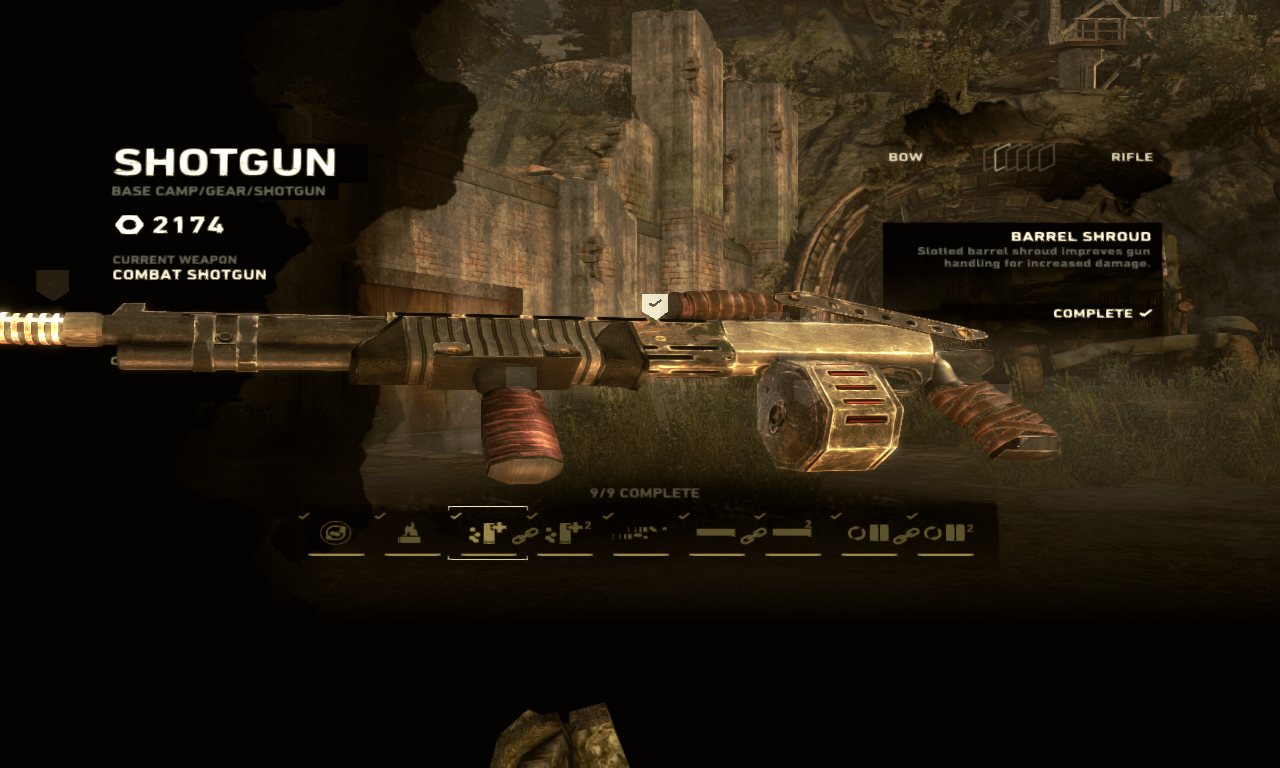Select the ring-and-two-bars upgrade marked 2
The height and width of the screenshot is (768, 1280).
click(x=946, y=534)
